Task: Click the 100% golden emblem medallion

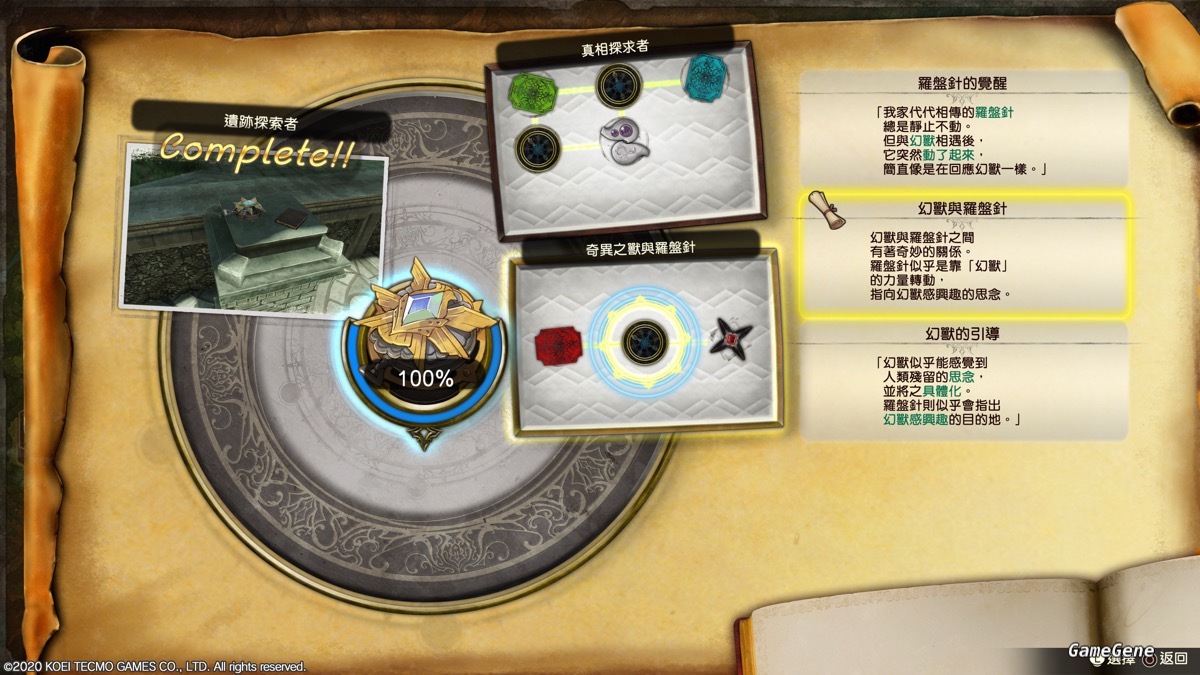Action: coord(424,340)
